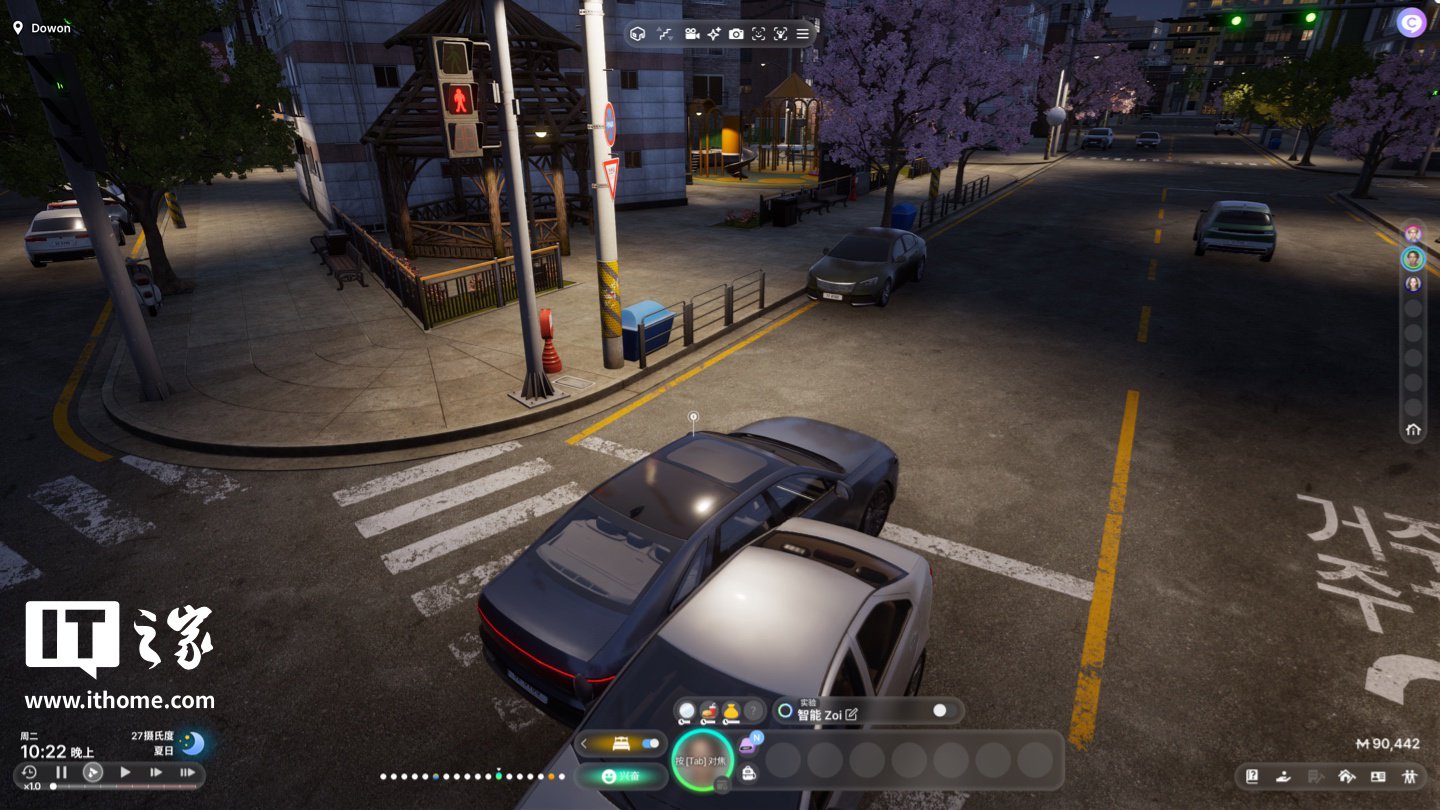Open the backpack inventory icon

(748, 772)
